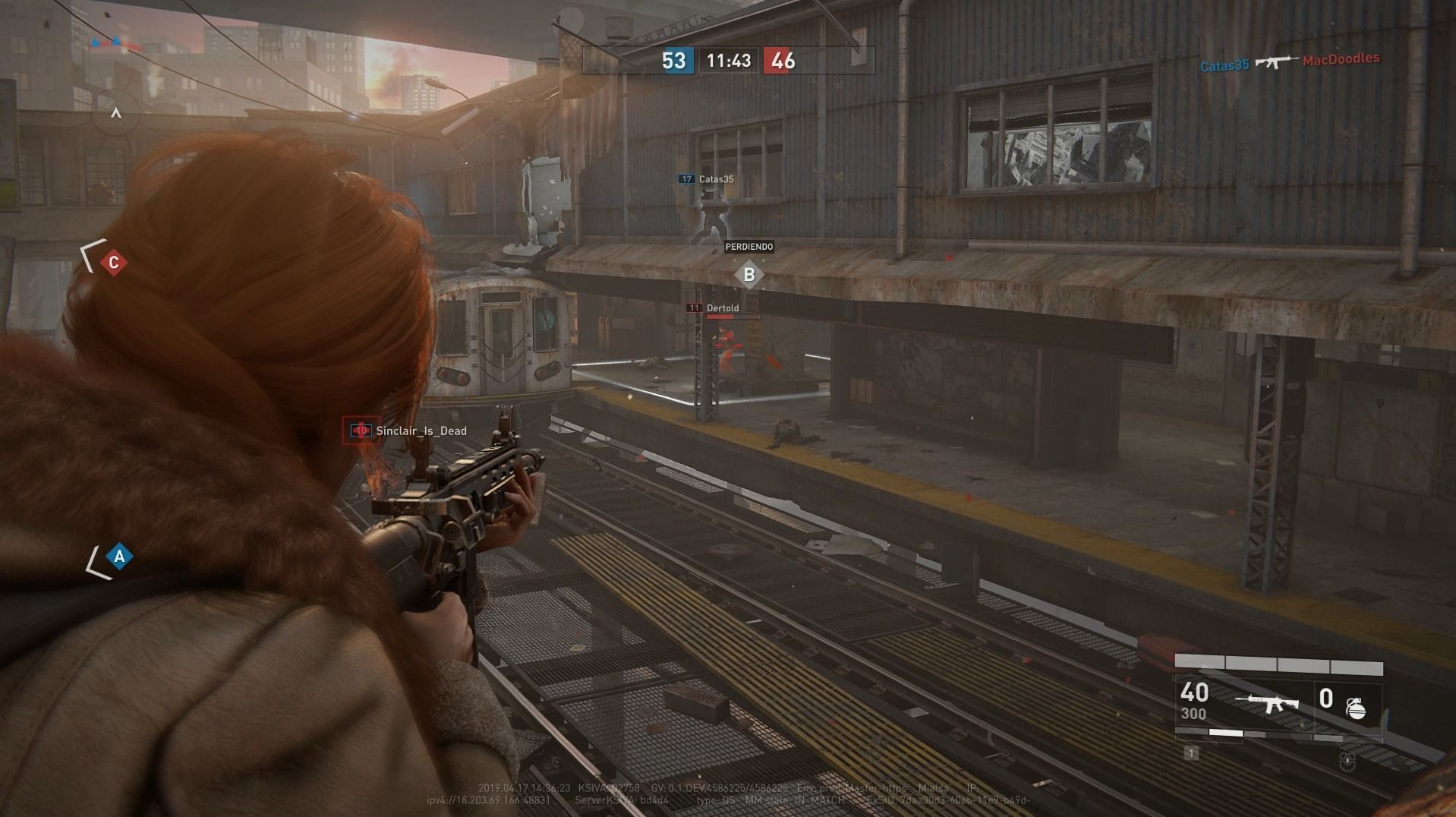Click the Catas35 killed MacDoodles kill feed entry

pos(1289,62)
